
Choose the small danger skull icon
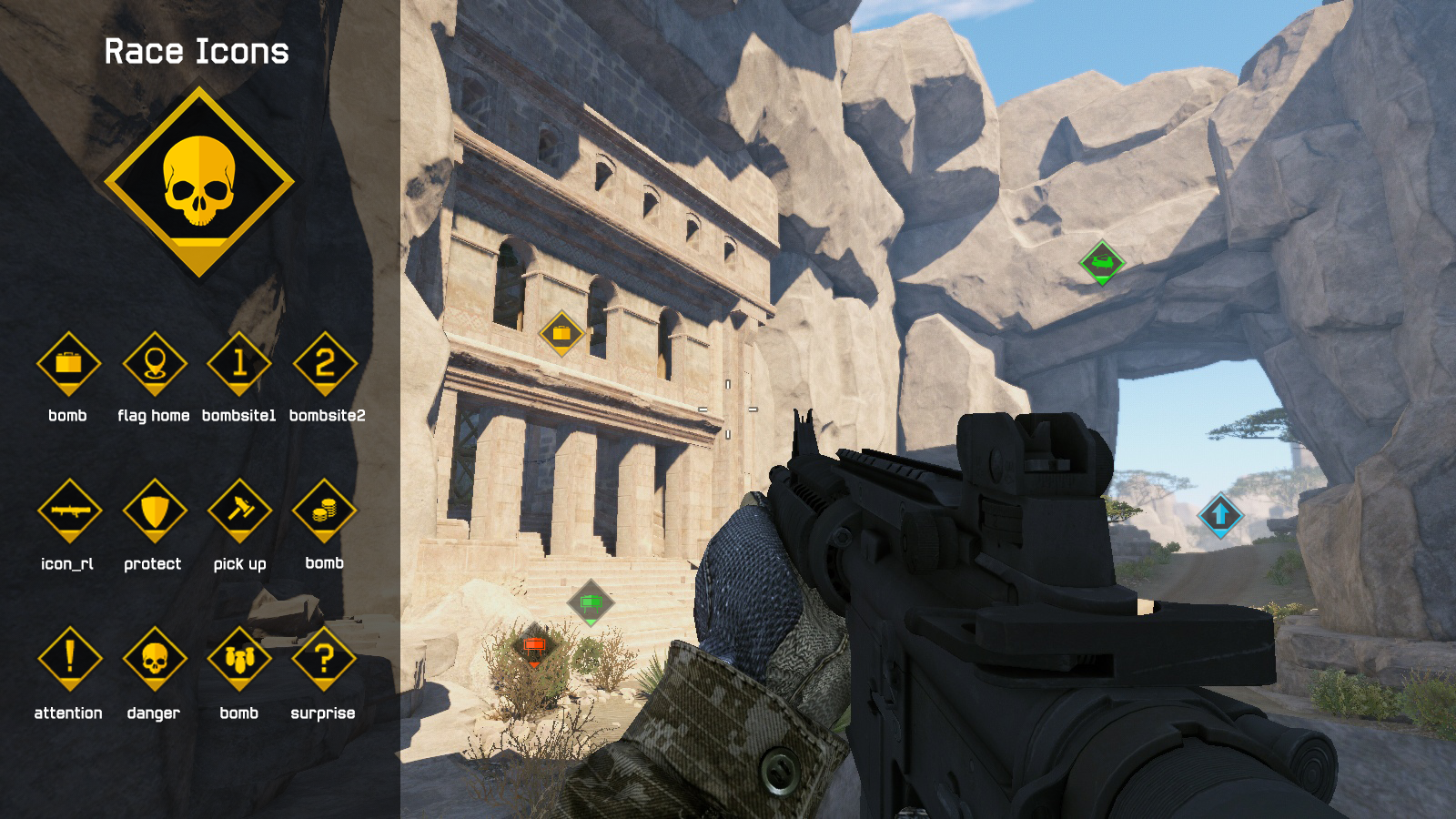coord(155,658)
